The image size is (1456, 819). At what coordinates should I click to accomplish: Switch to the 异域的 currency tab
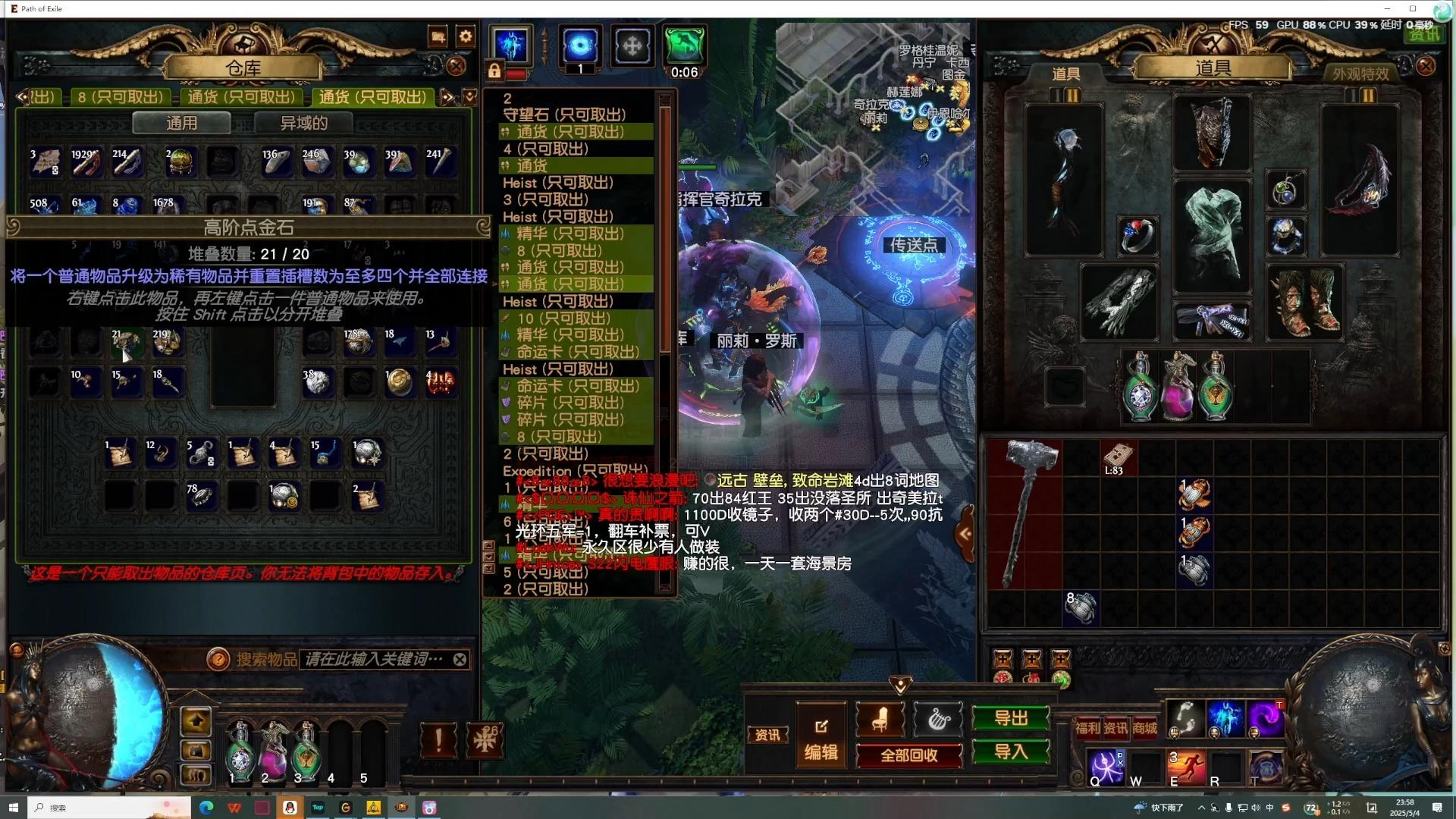pos(303,122)
